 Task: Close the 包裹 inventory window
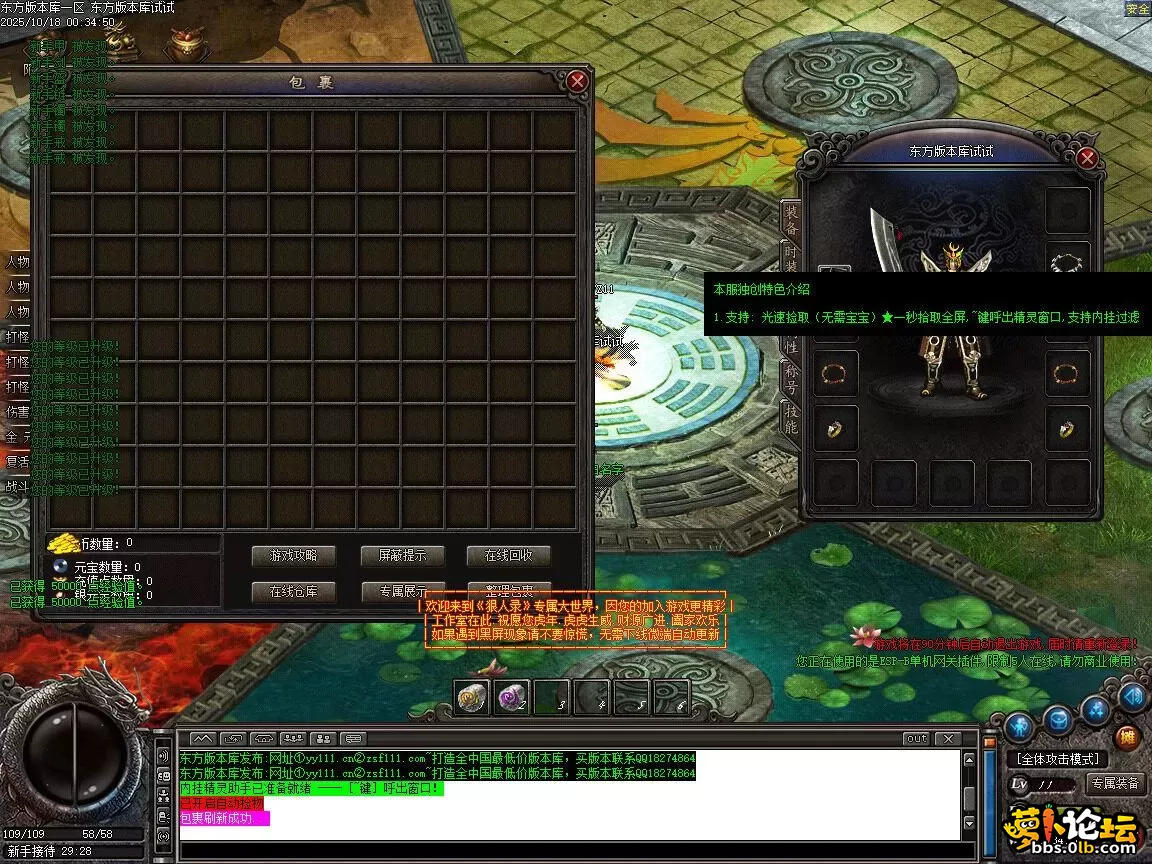[577, 82]
